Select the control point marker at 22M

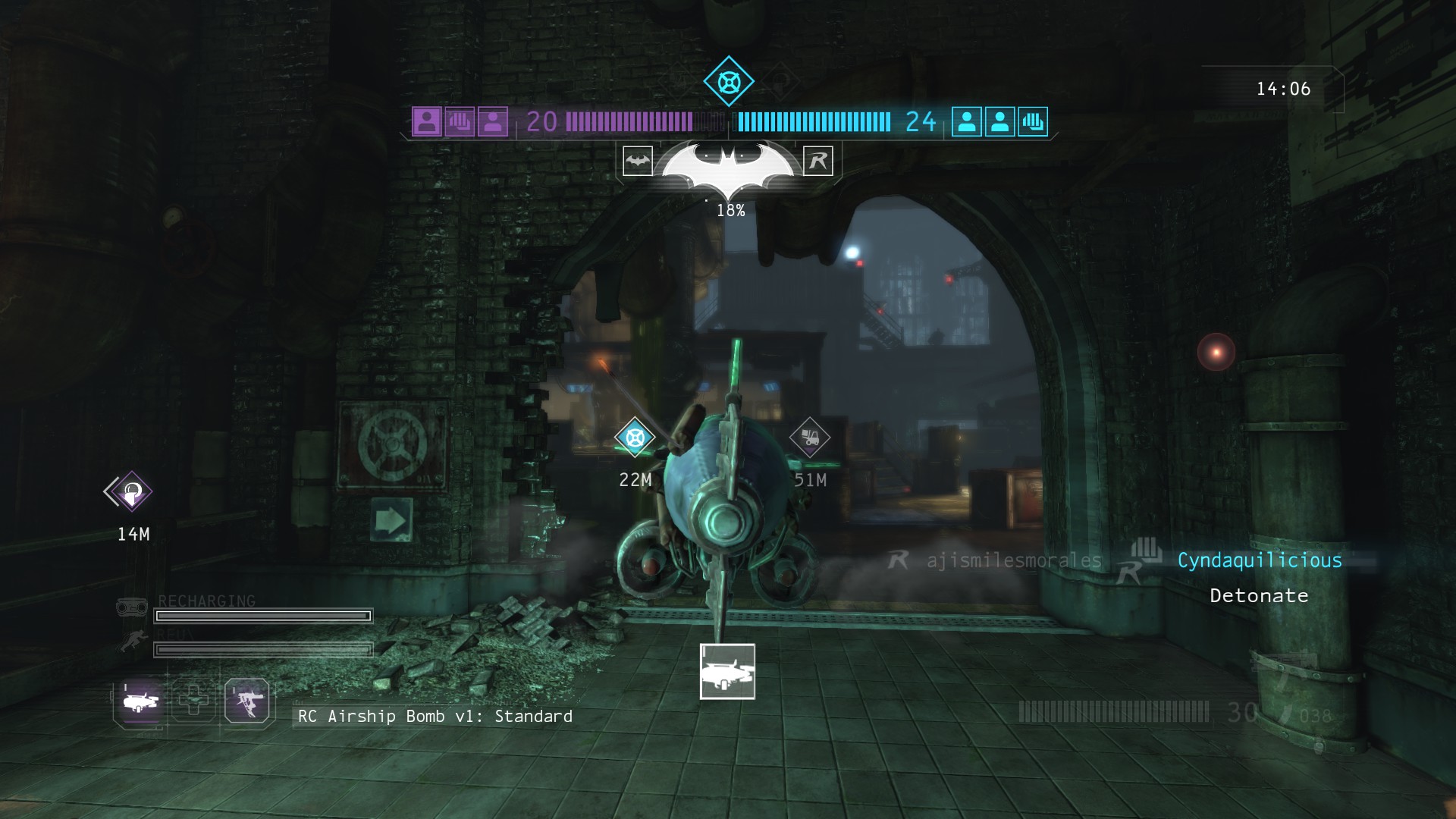pos(635,438)
